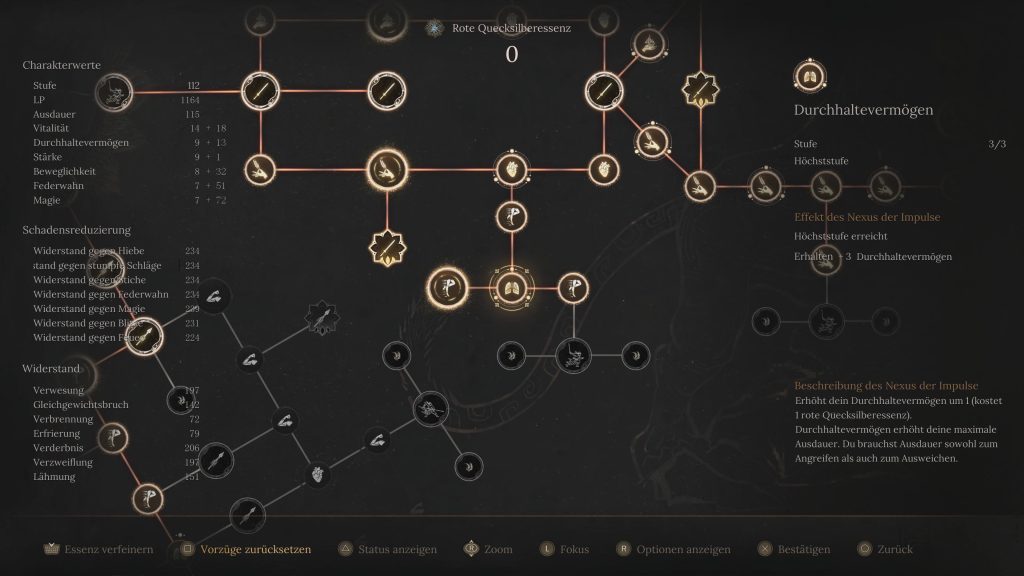Choose the golden lotus node below glowing hand
Viewport: 1024px width, 576px height.
387,245
